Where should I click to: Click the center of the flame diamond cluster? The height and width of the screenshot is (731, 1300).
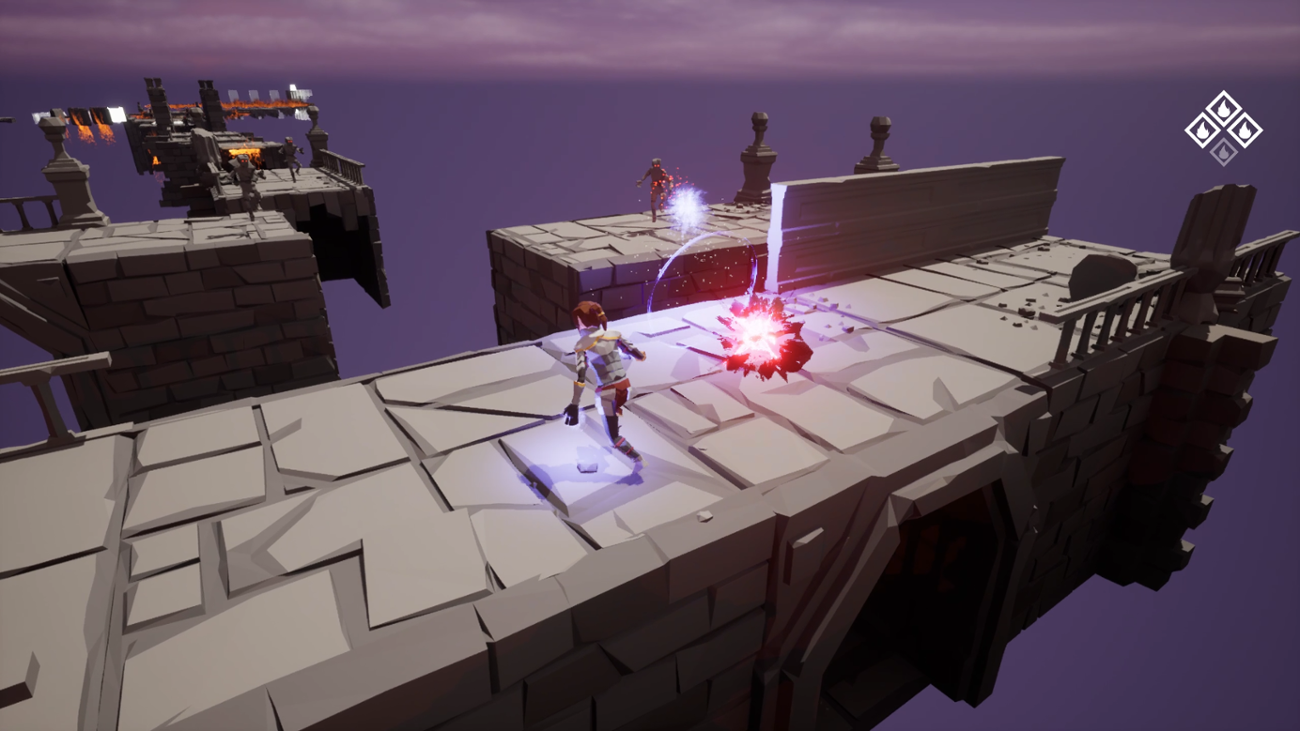pos(1223,130)
